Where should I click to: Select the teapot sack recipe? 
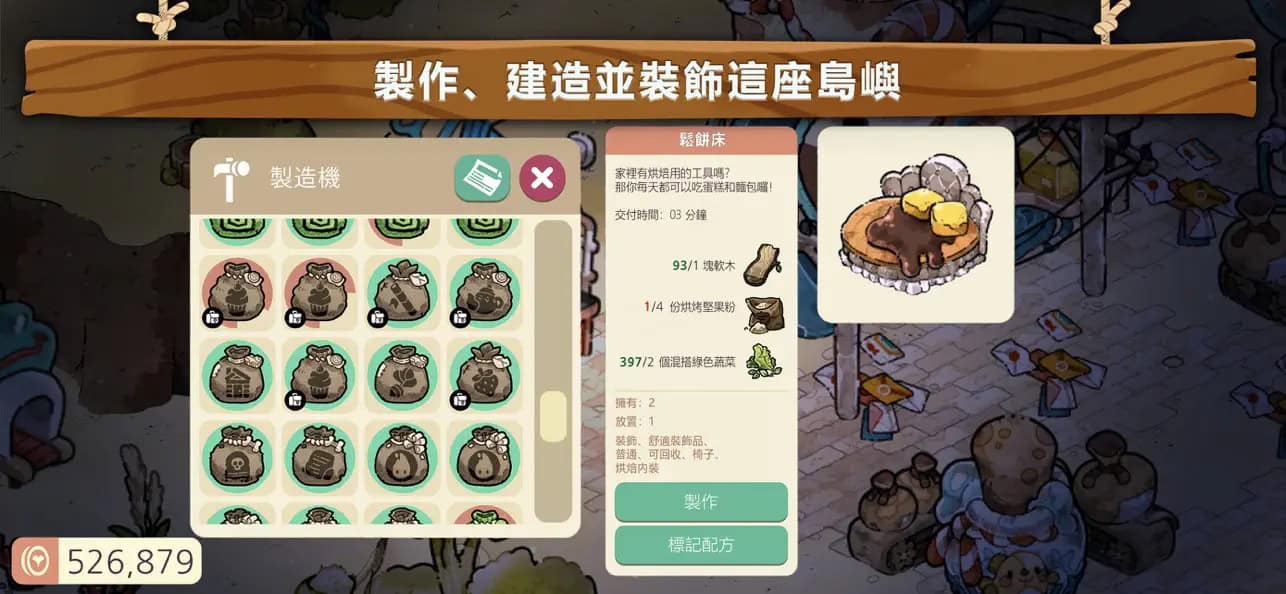(484, 292)
